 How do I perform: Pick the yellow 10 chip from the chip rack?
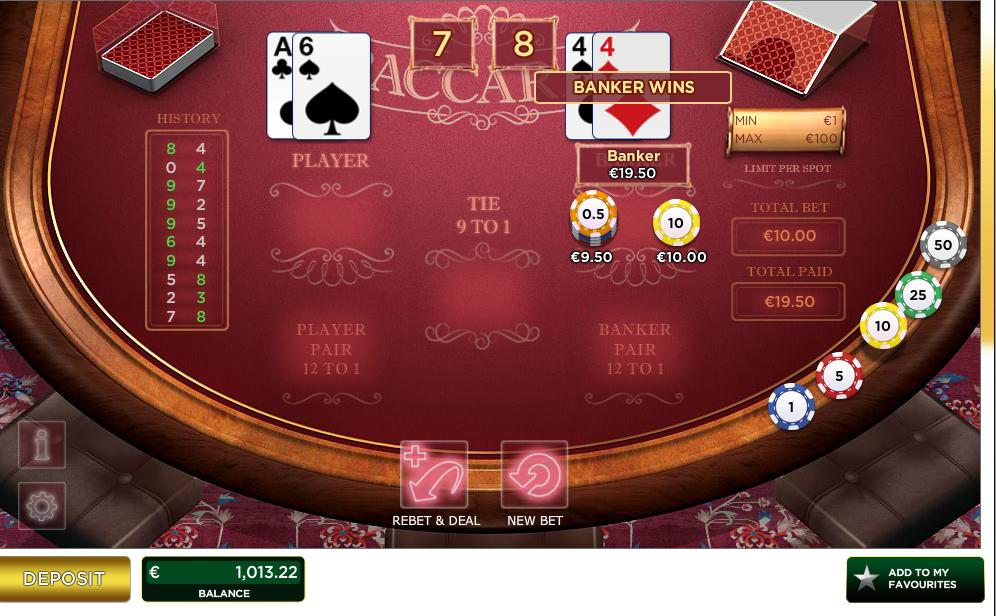(x=882, y=326)
